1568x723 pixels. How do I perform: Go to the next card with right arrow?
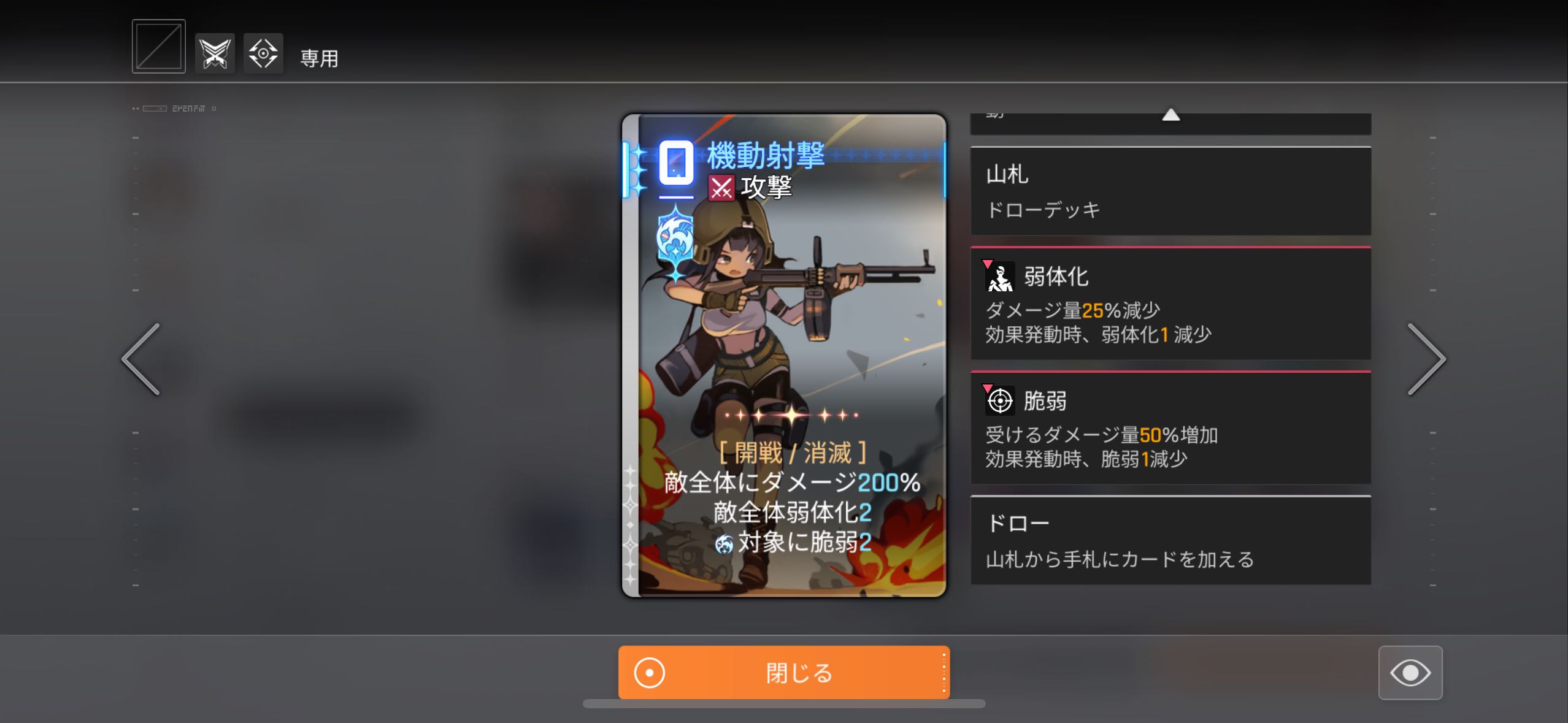click(1426, 359)
